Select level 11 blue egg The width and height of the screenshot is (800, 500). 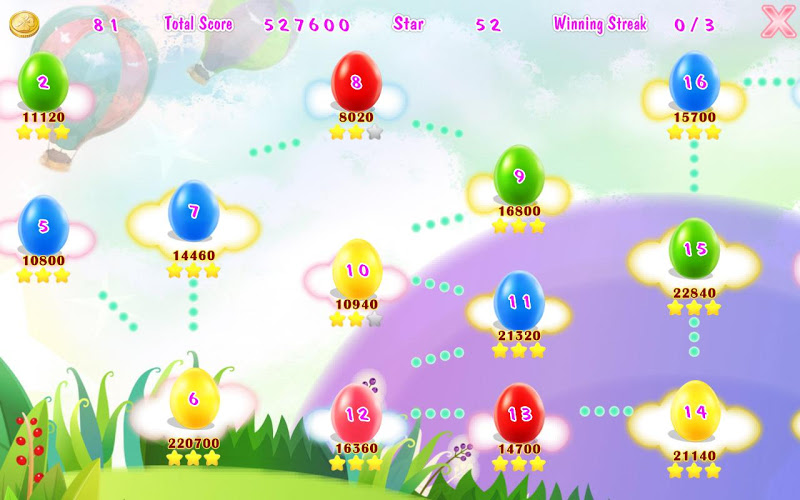(519, 301)
